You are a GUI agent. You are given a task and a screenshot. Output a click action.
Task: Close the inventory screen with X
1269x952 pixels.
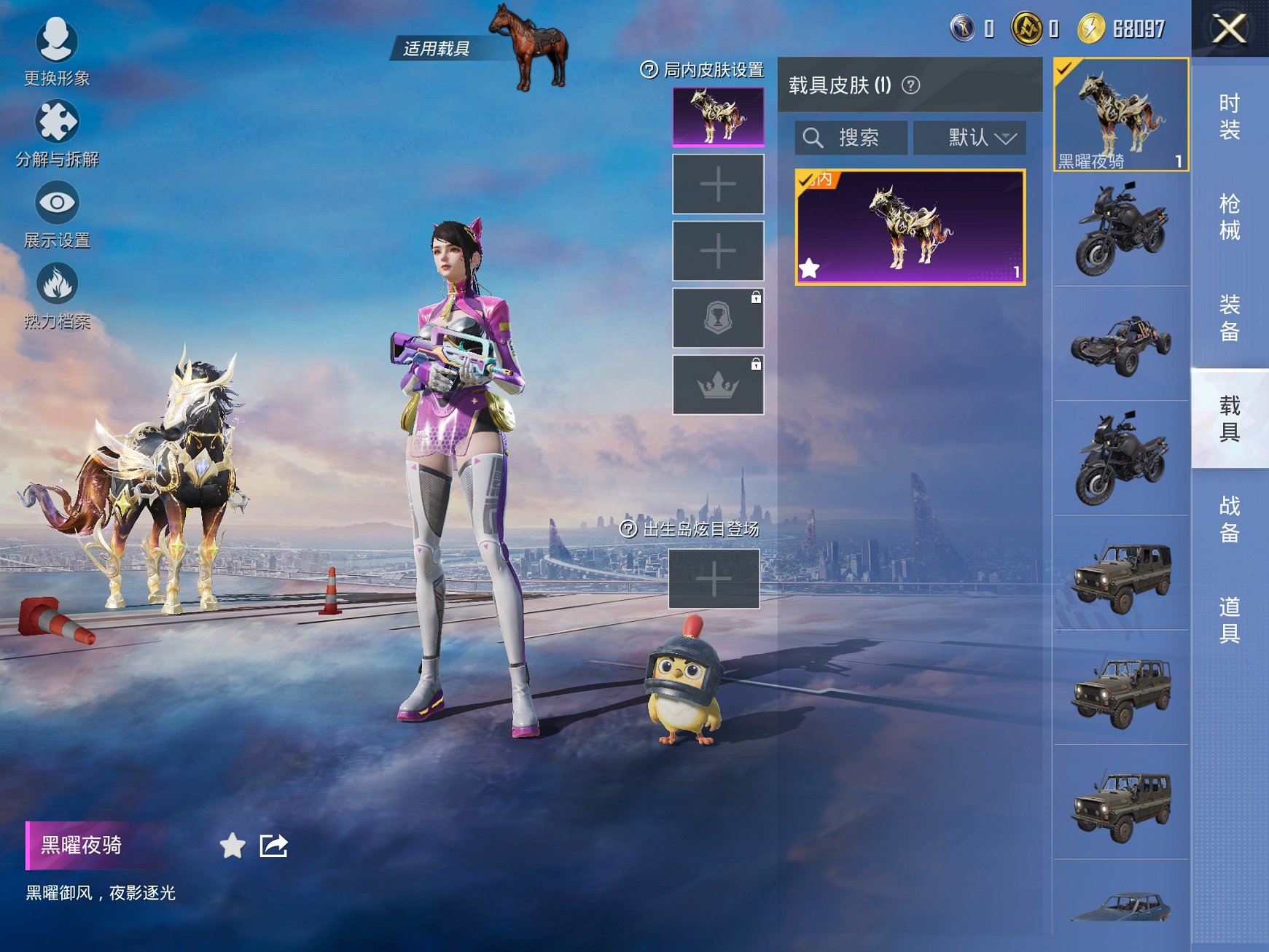pyautogui.click(x=1229, y=29)
